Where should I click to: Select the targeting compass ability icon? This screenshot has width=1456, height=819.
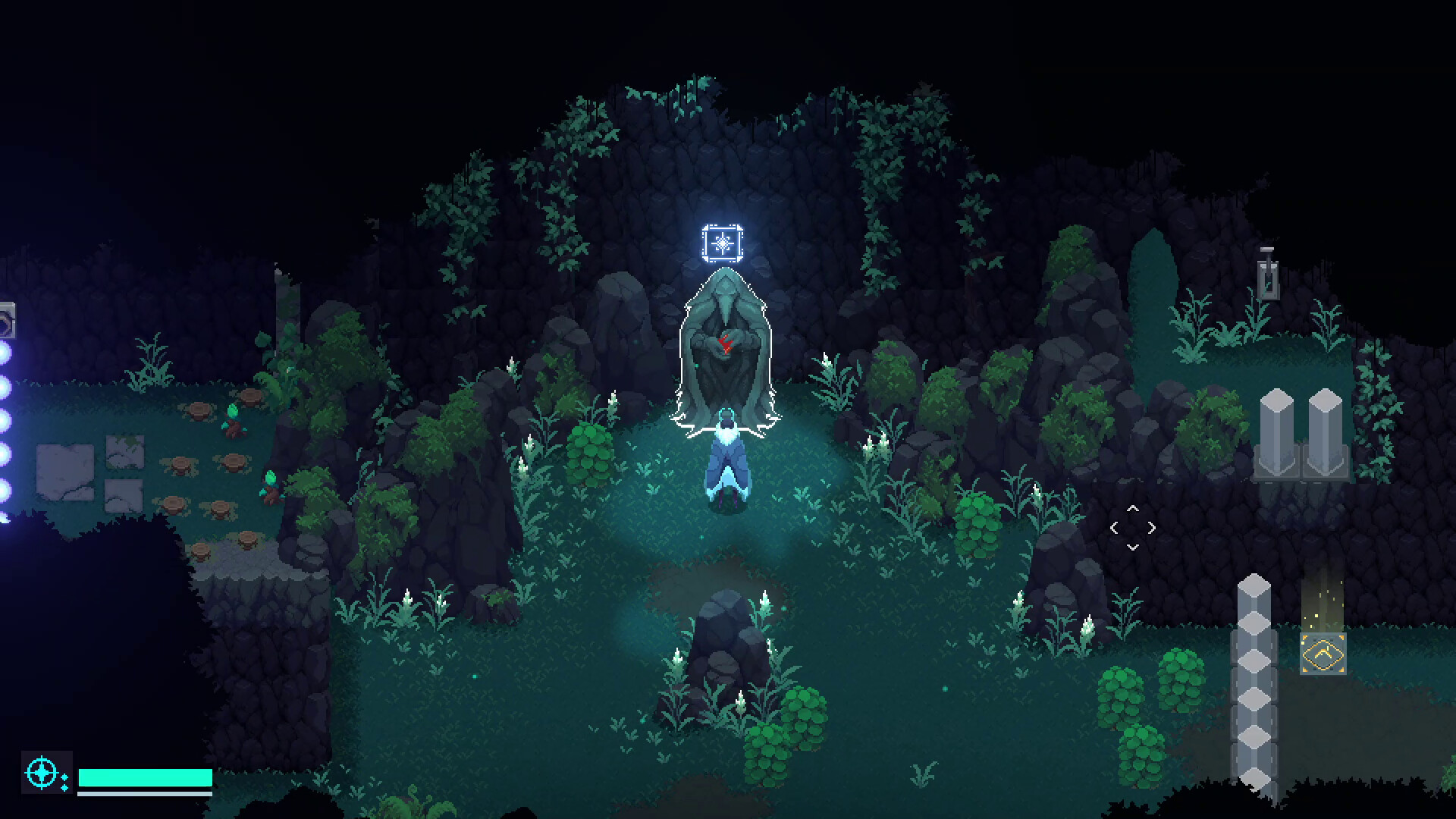42,773
